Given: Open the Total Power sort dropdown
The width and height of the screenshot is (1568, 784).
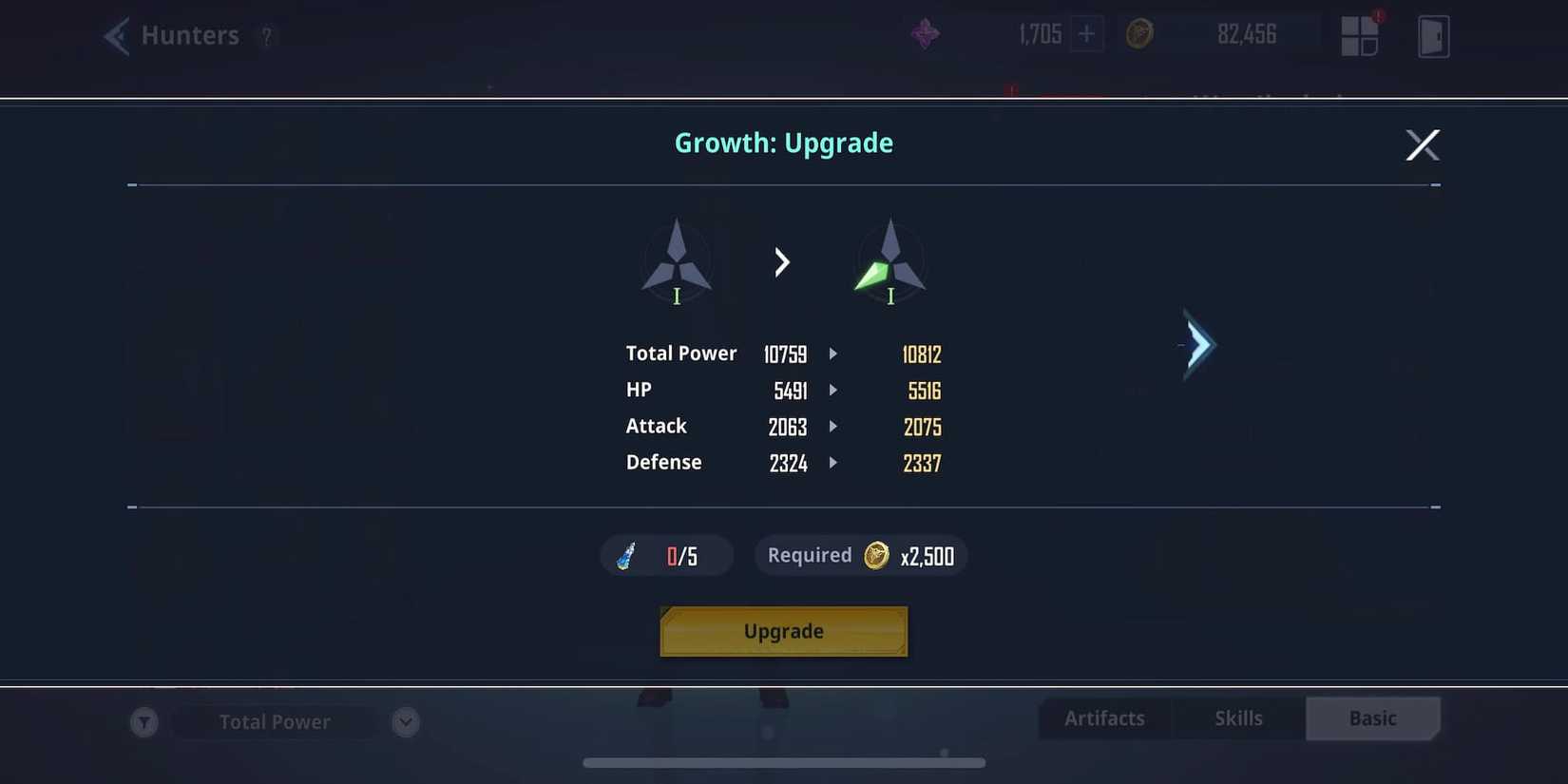Looking at the screenshot, I should coord(406,722).
